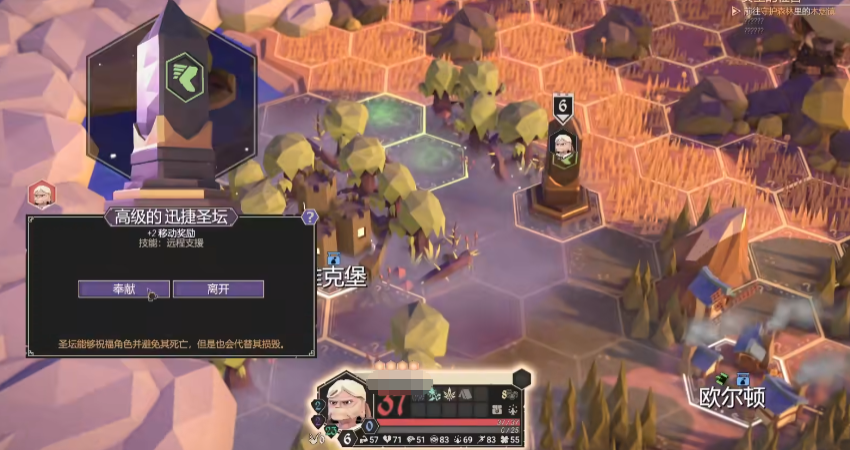Click the 离开 (Leave) button
This screenshot has height=450, width=850.
218,289
